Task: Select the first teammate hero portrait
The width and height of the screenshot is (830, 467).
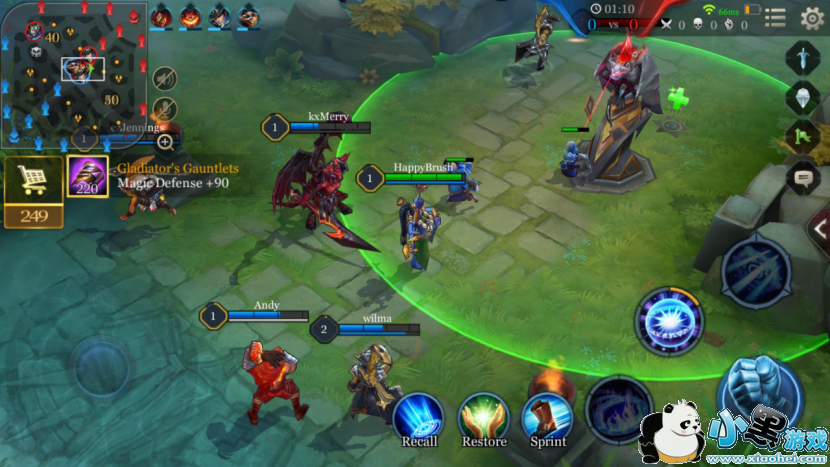Action: (x=161, y=16)
